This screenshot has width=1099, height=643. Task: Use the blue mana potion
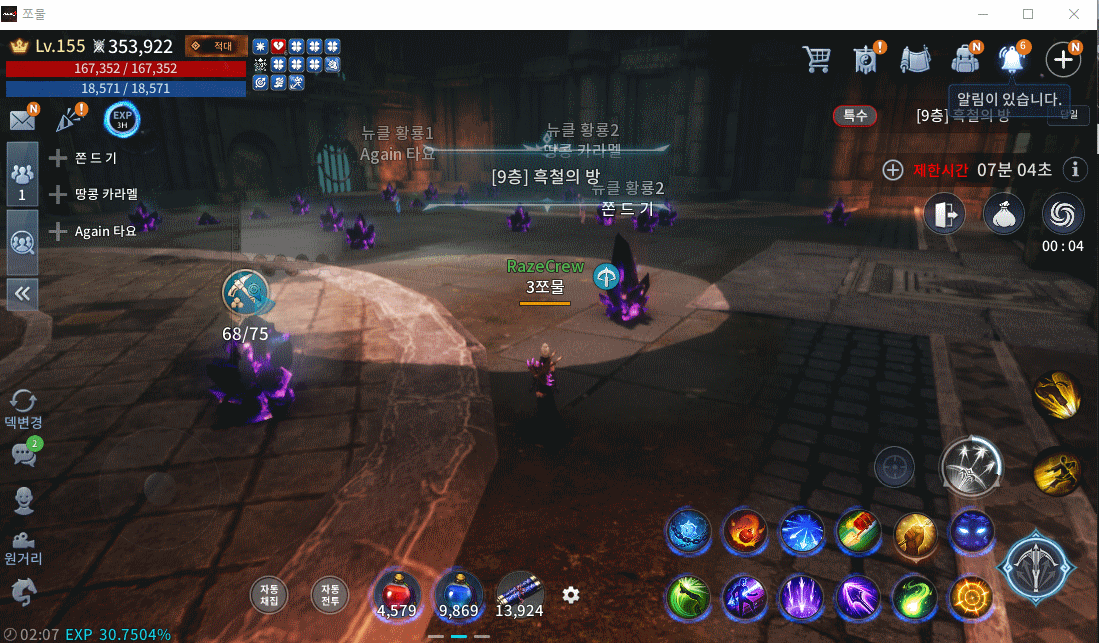(459, 593)
